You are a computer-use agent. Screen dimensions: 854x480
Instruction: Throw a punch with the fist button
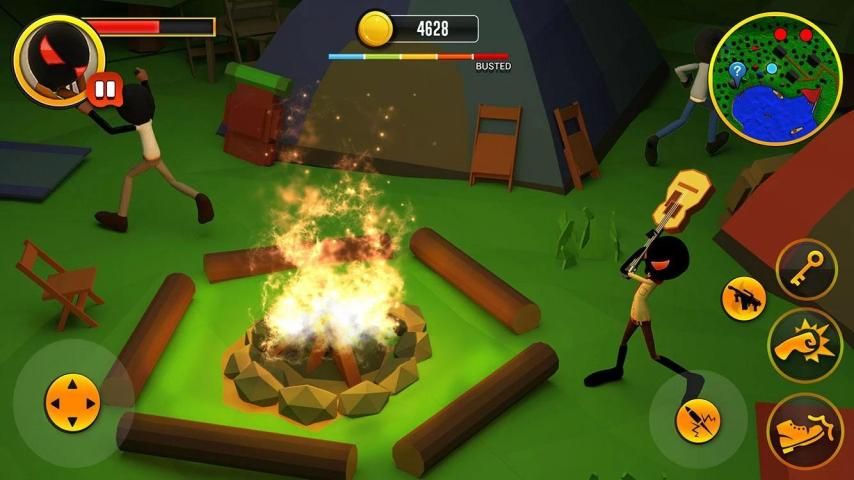coord(805,343)
